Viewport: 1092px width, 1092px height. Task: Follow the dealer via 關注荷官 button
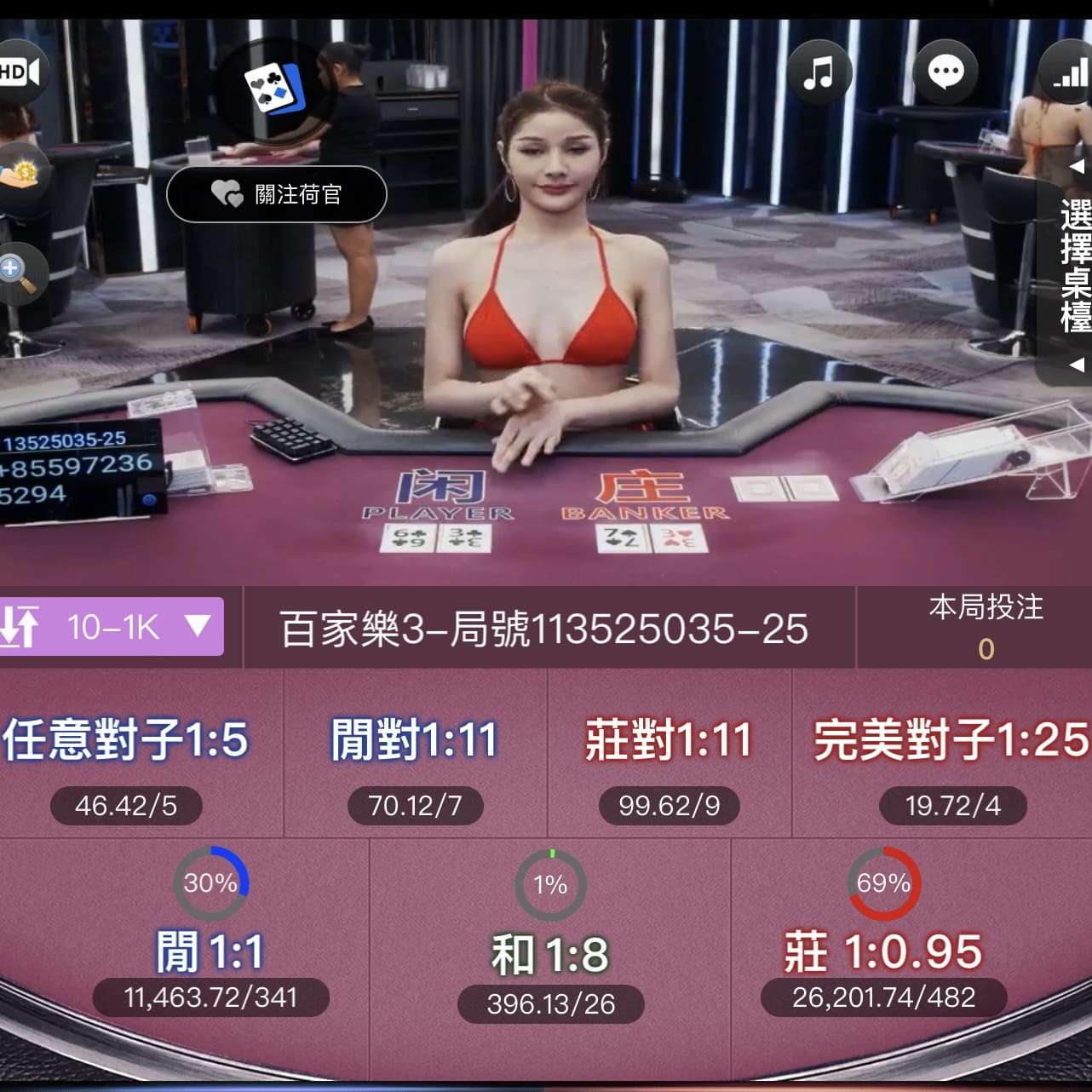point(276,194)
